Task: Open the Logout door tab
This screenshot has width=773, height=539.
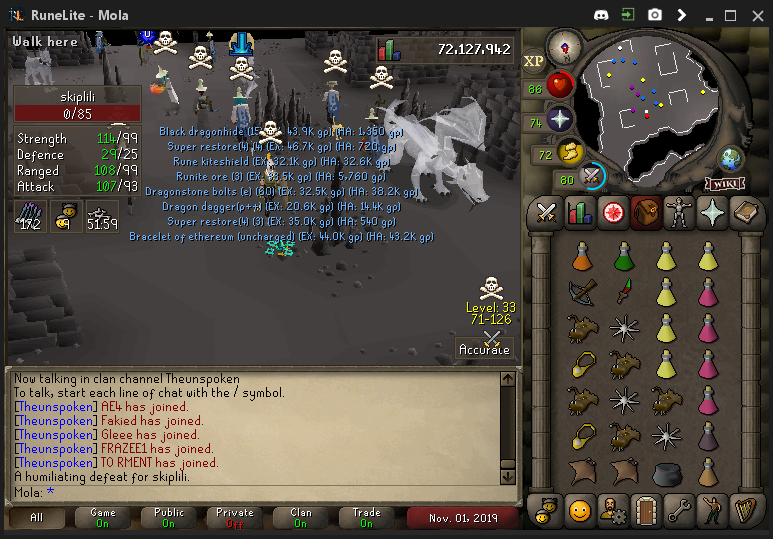Action: coord(646,511)
